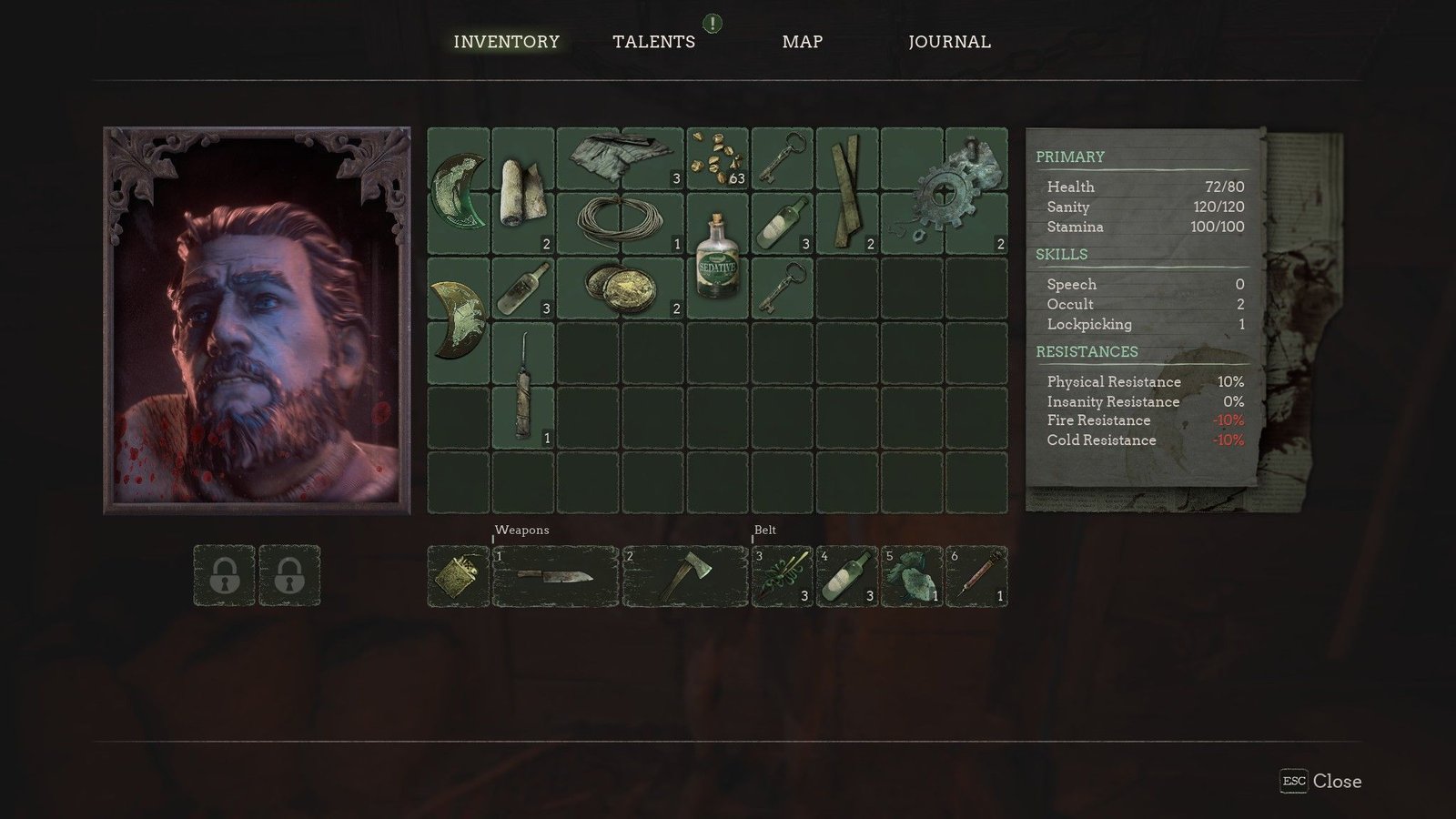Image resolution: width=1456 pixels, height=819 pixels.
Task: Click the gear and scrap parts item
Action: tap(946, 191)
